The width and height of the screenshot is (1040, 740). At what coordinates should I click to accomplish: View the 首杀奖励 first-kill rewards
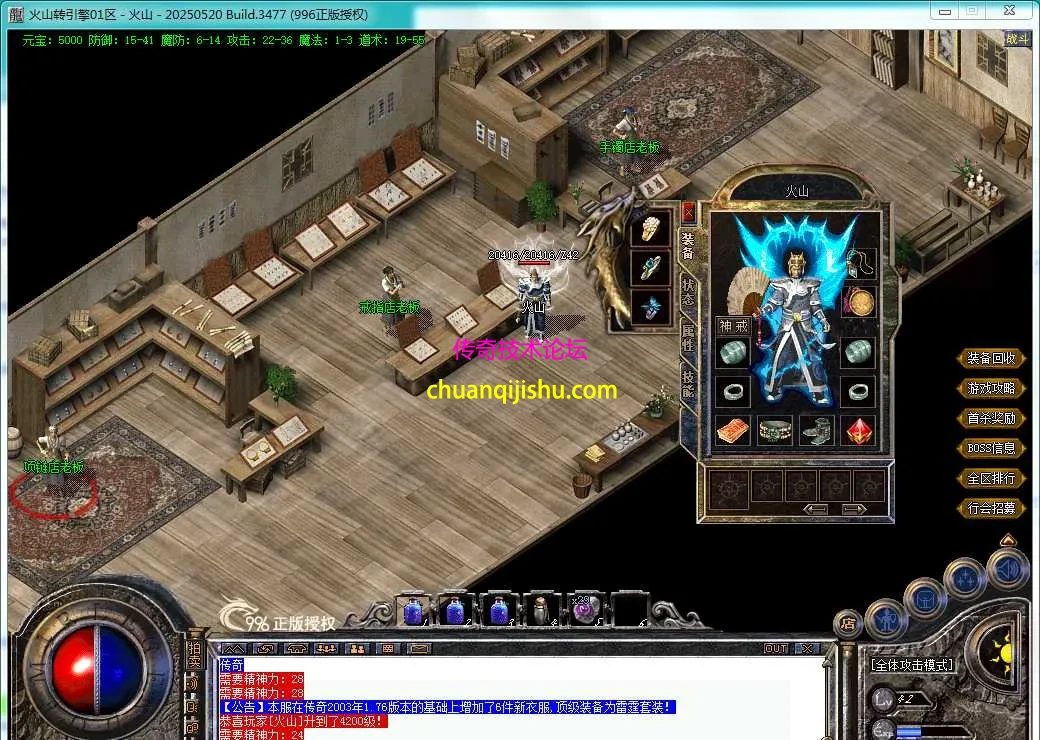click(x=991, y=418)
